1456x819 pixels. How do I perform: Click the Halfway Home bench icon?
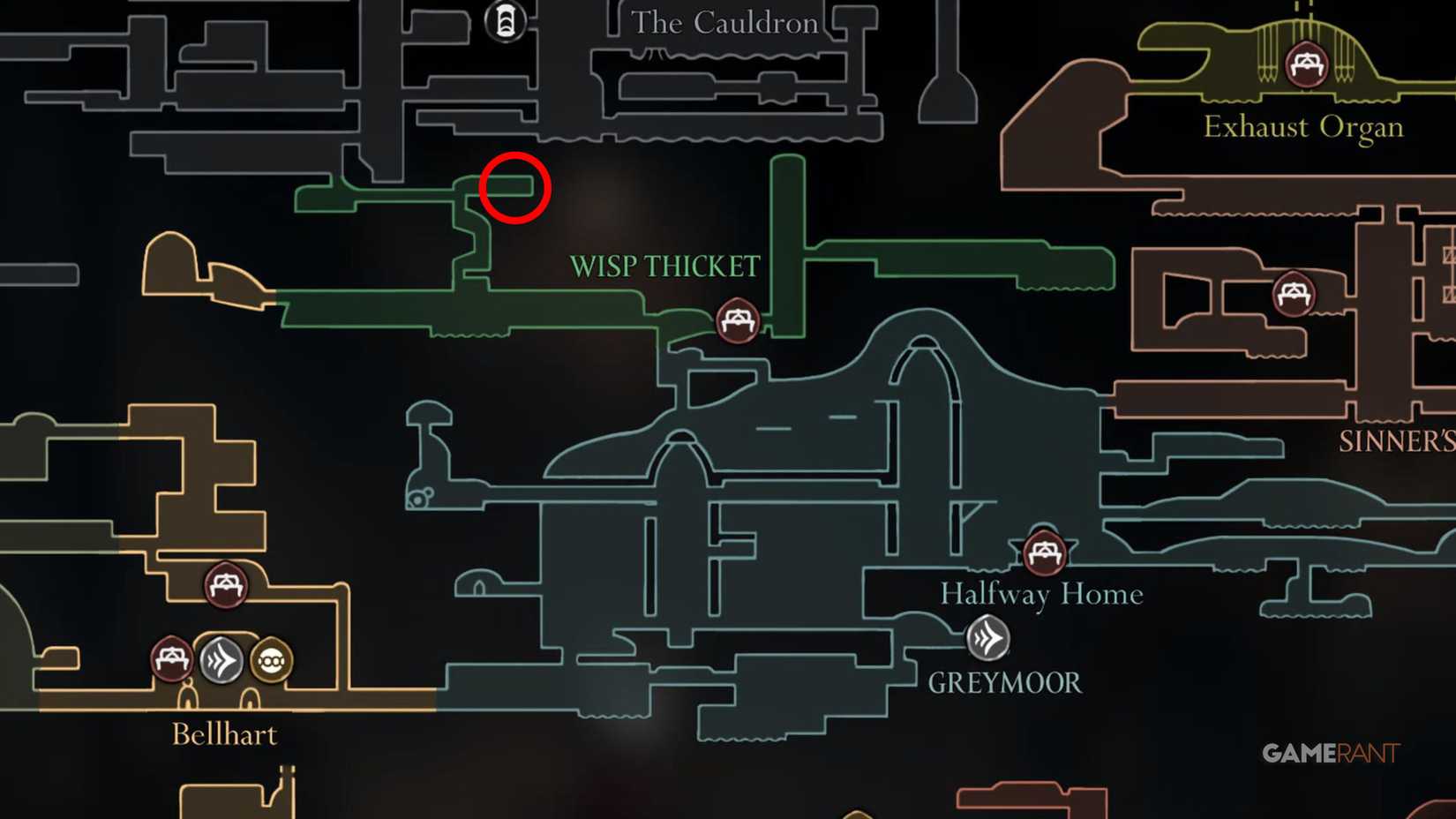click(1045, 554)
